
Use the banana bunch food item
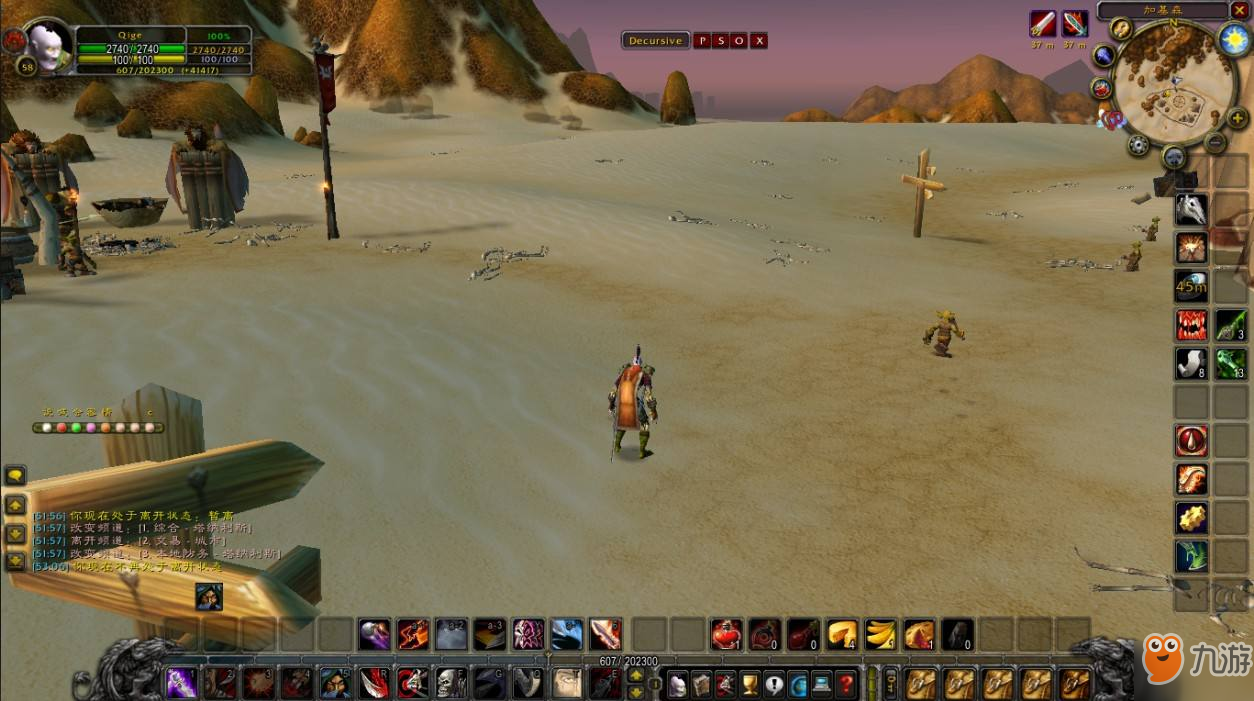point(880,634)
